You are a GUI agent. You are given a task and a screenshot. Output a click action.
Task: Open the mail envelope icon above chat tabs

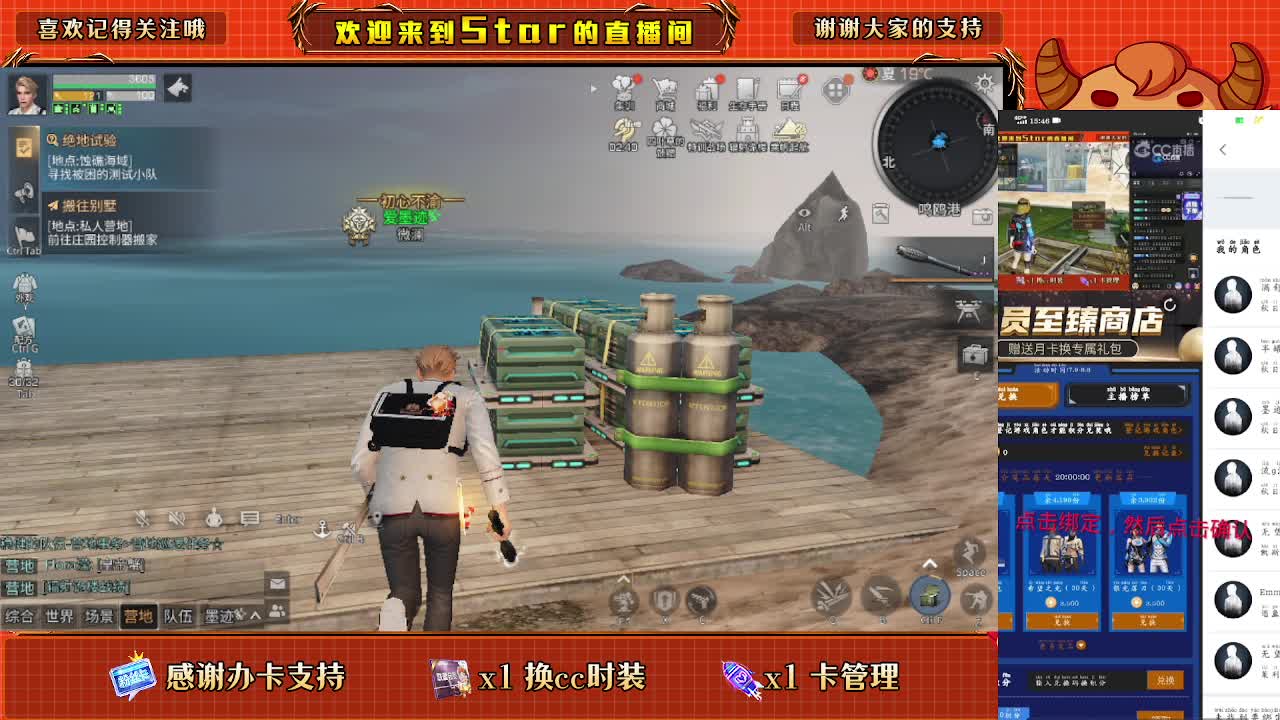(278, 584)
